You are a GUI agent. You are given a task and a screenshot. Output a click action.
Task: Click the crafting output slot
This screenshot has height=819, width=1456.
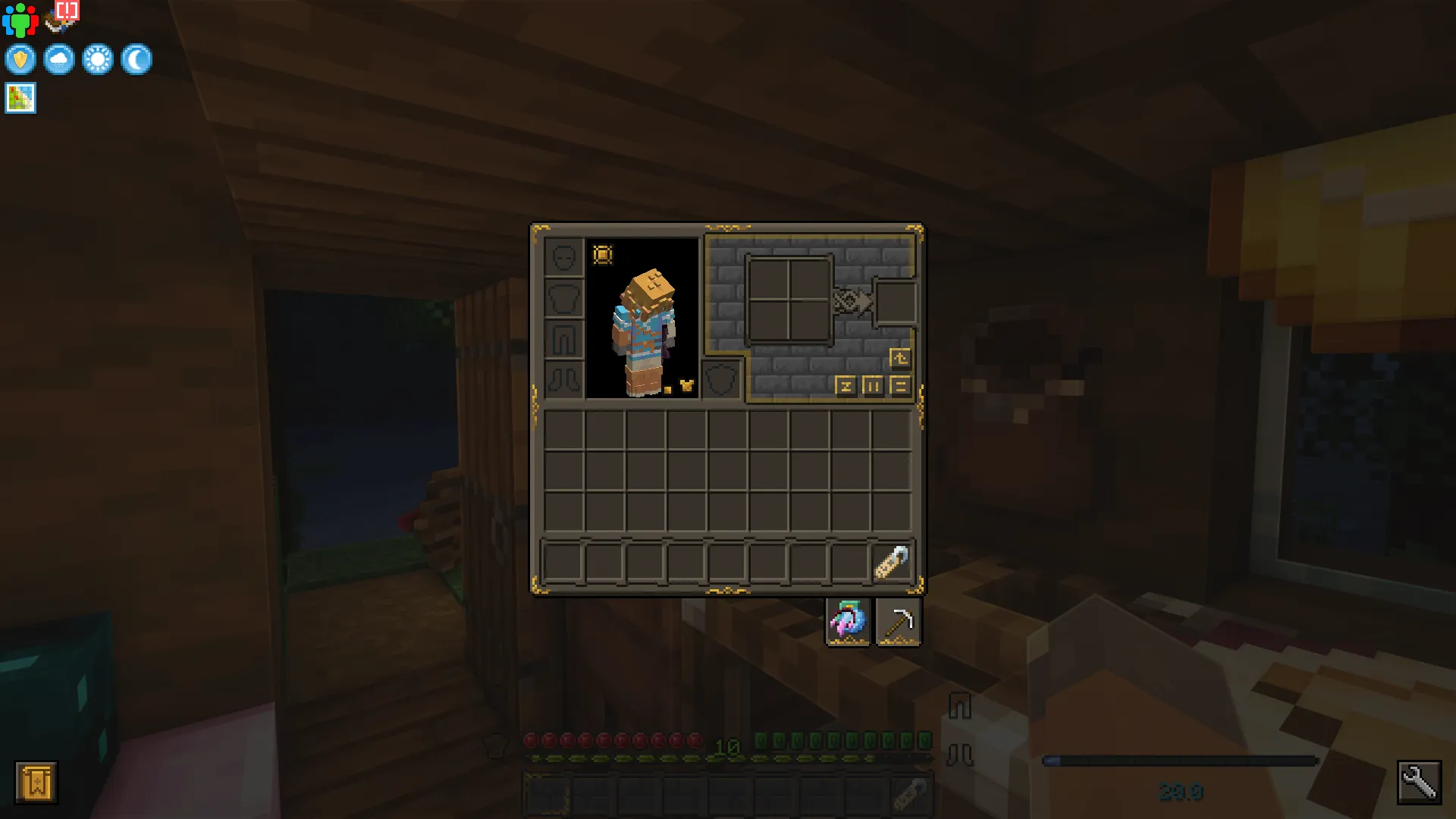[x=895, y=301]
